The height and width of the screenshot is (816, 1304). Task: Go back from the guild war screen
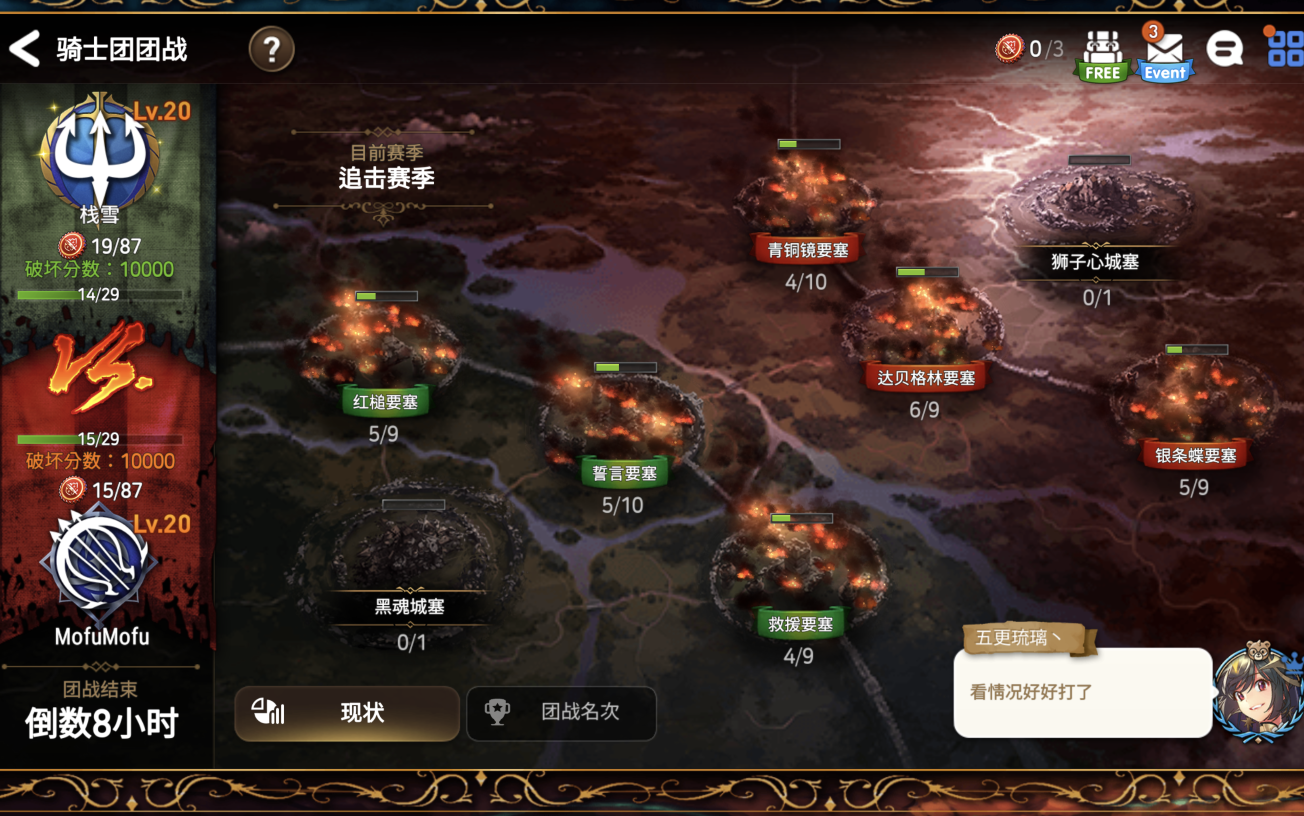[25, 49]
